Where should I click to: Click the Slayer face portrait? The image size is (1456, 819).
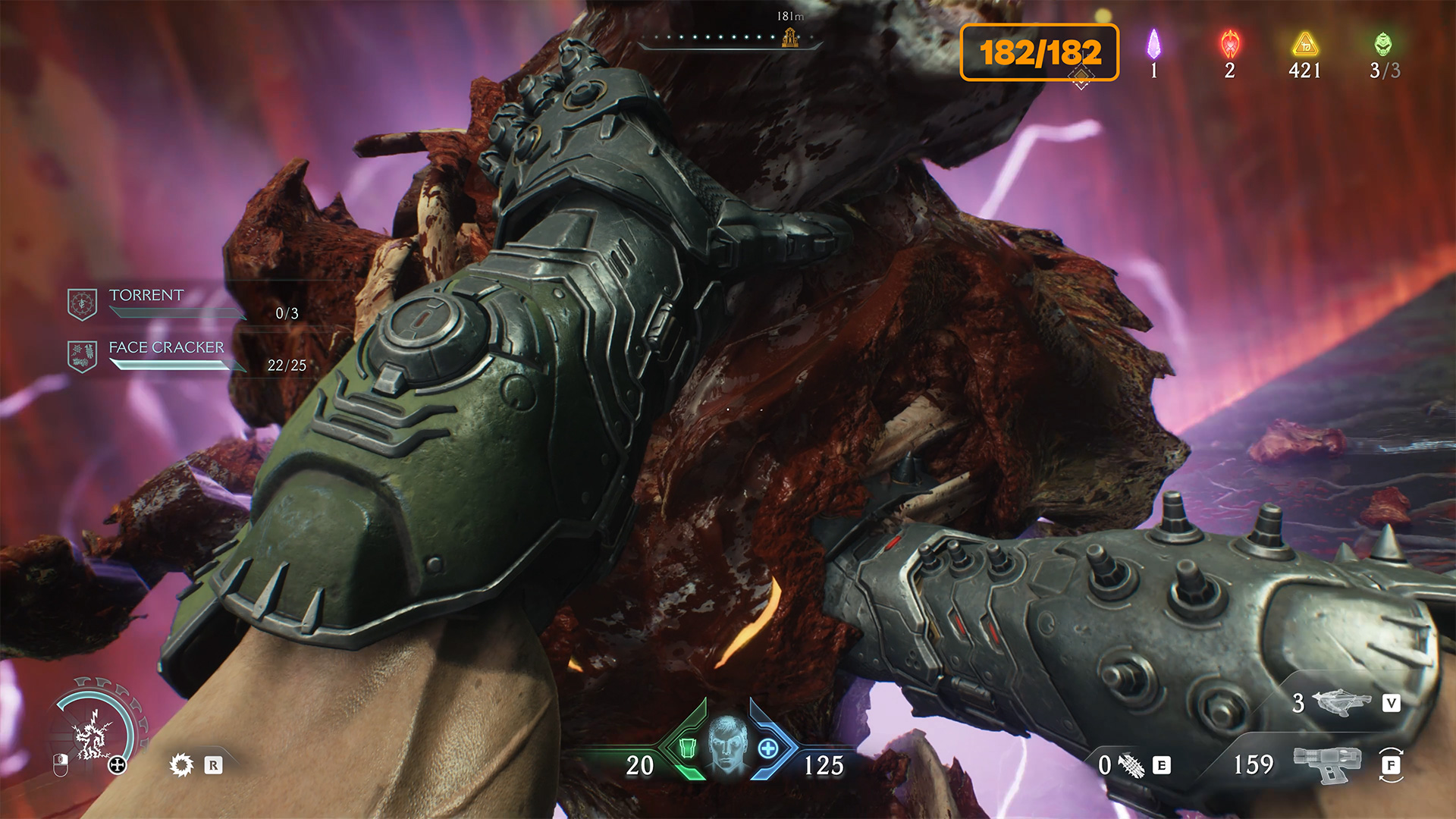(x=727, y=744)
